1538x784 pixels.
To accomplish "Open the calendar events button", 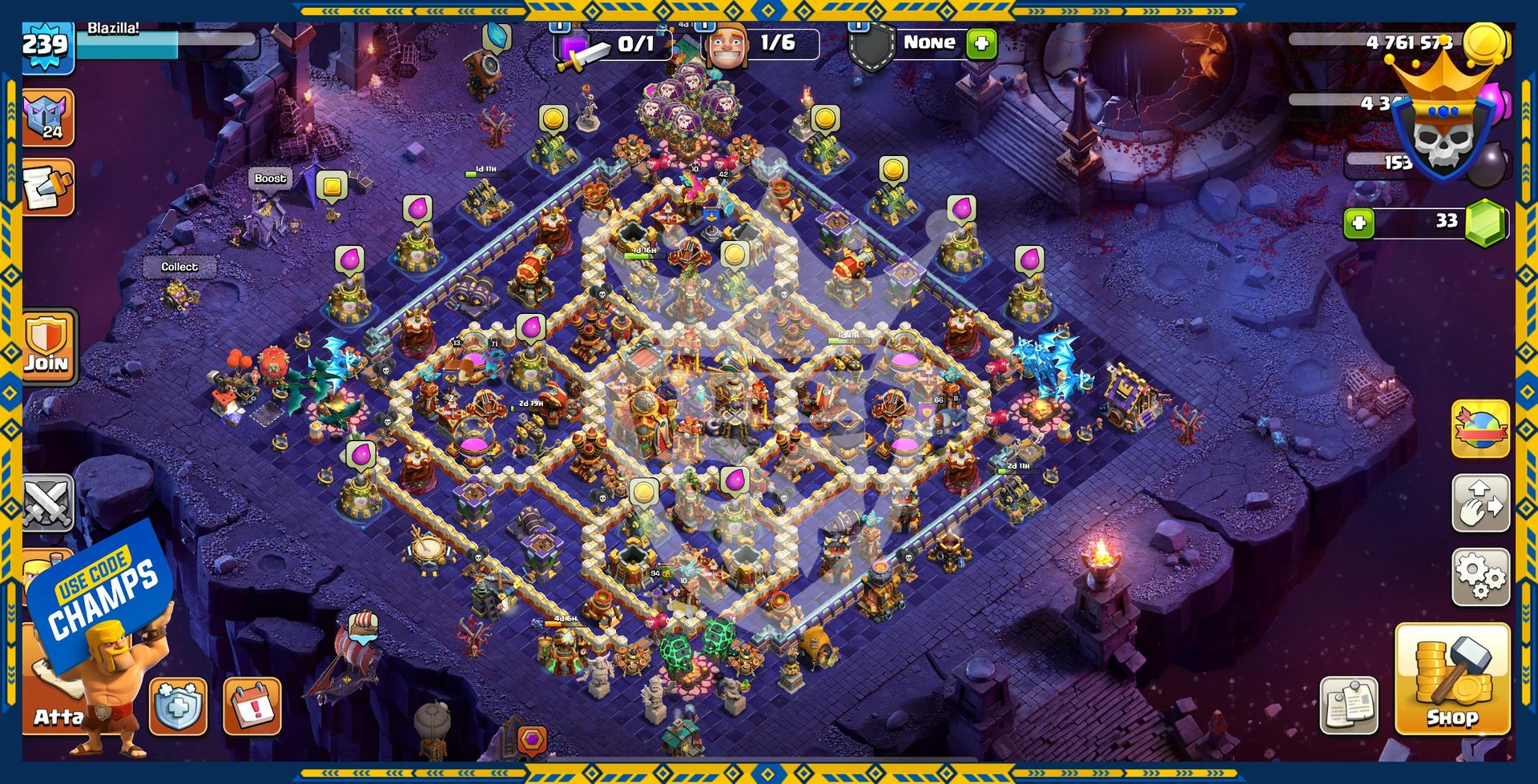I will tap(252, 706).
